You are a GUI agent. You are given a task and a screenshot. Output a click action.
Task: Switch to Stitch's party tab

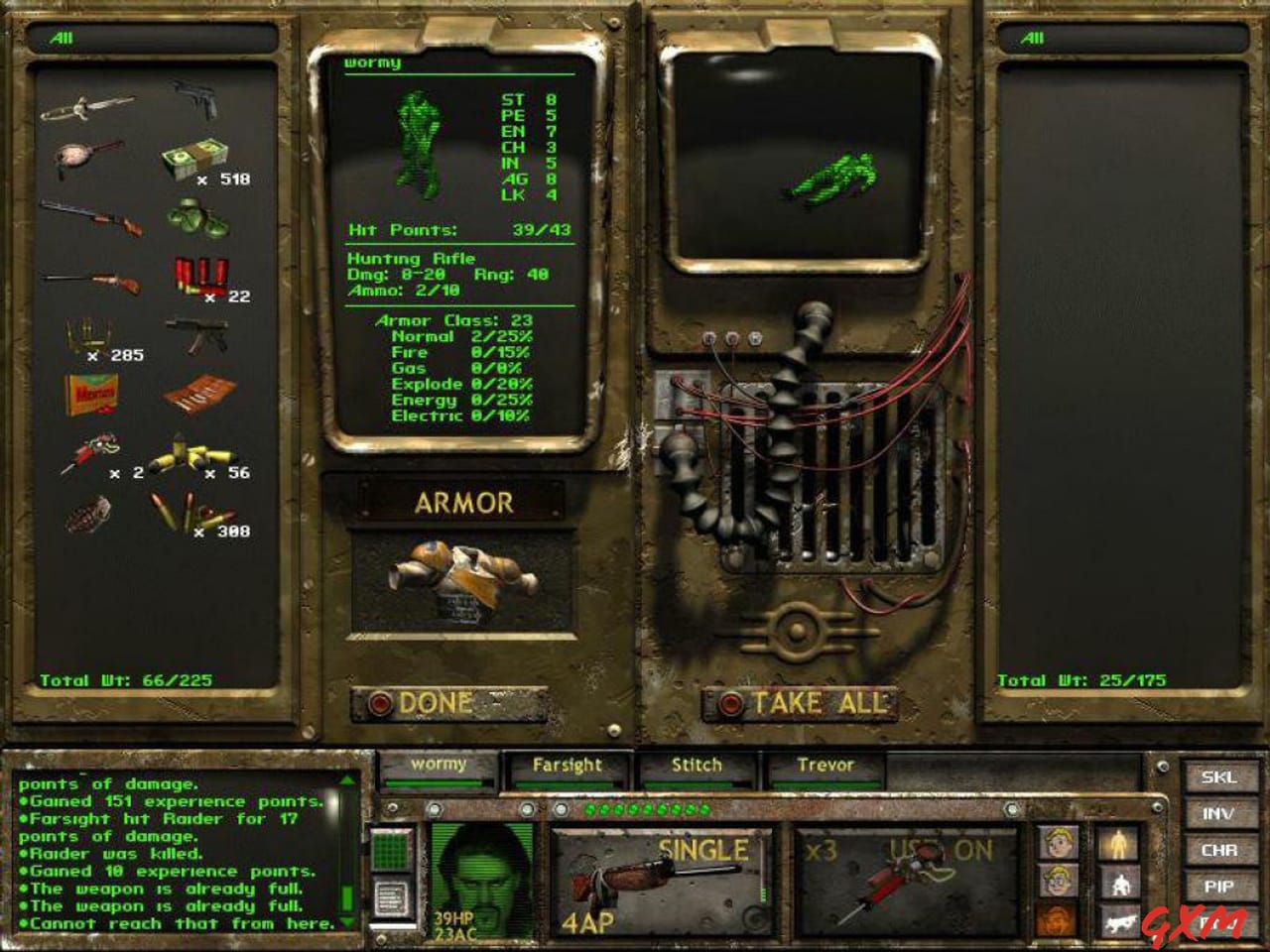(x=695, y=765)
